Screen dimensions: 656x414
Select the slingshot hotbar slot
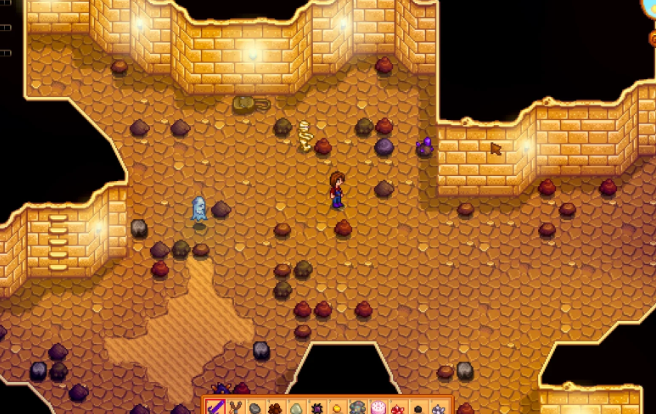coord(235,407)
